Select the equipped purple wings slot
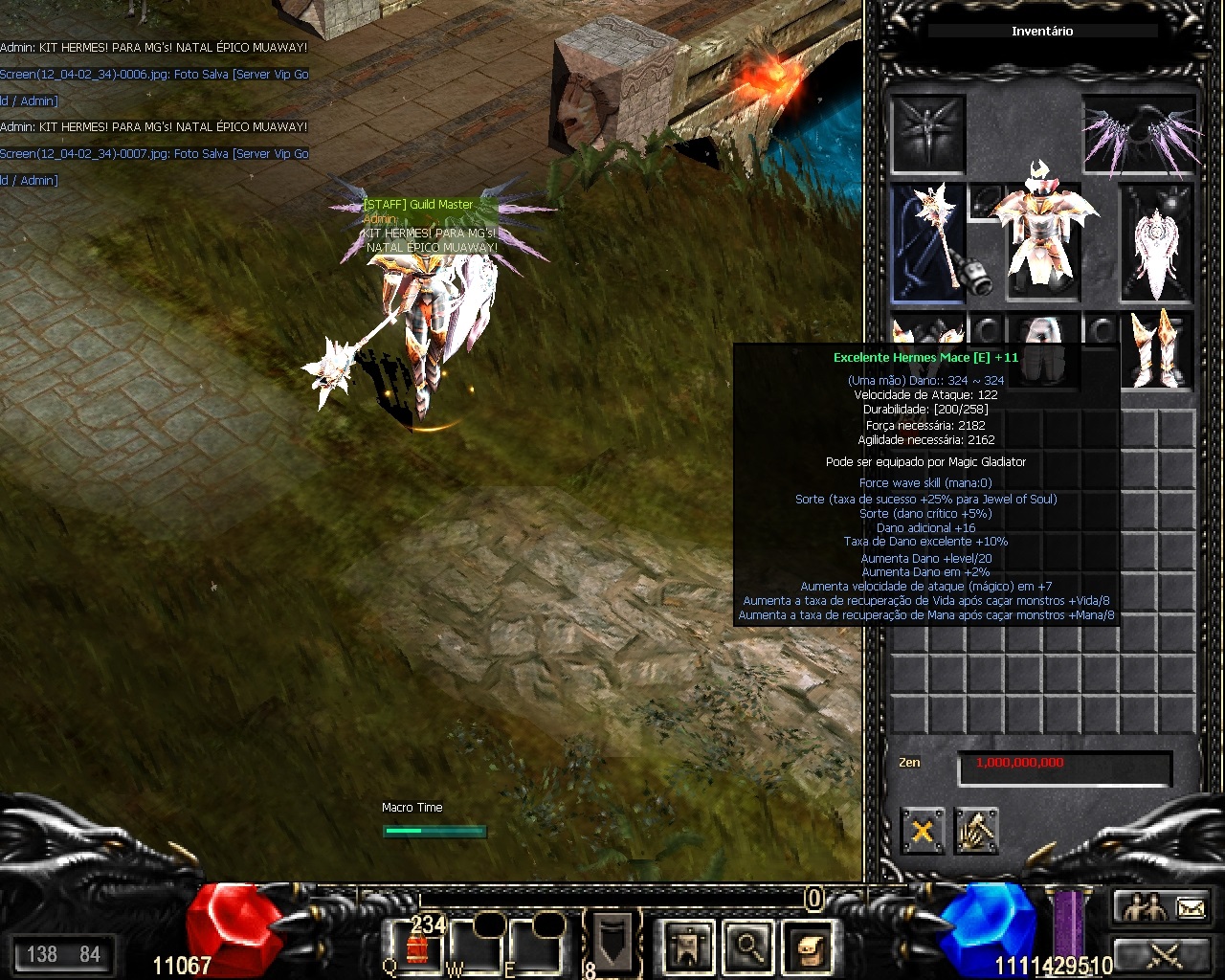Viewport: 1225px width, 980px height. [x=1140, y=135]
